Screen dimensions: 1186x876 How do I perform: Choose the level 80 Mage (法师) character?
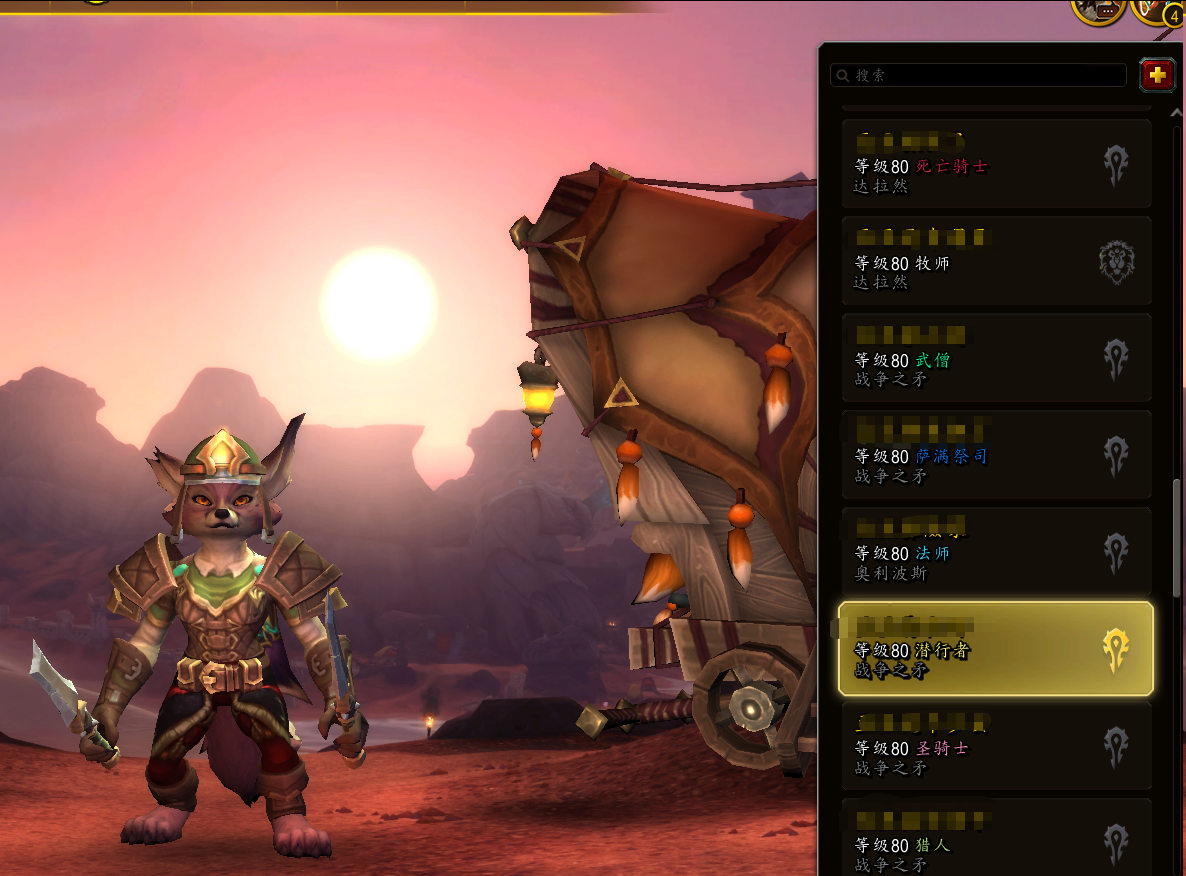click(x=996, y=551)
